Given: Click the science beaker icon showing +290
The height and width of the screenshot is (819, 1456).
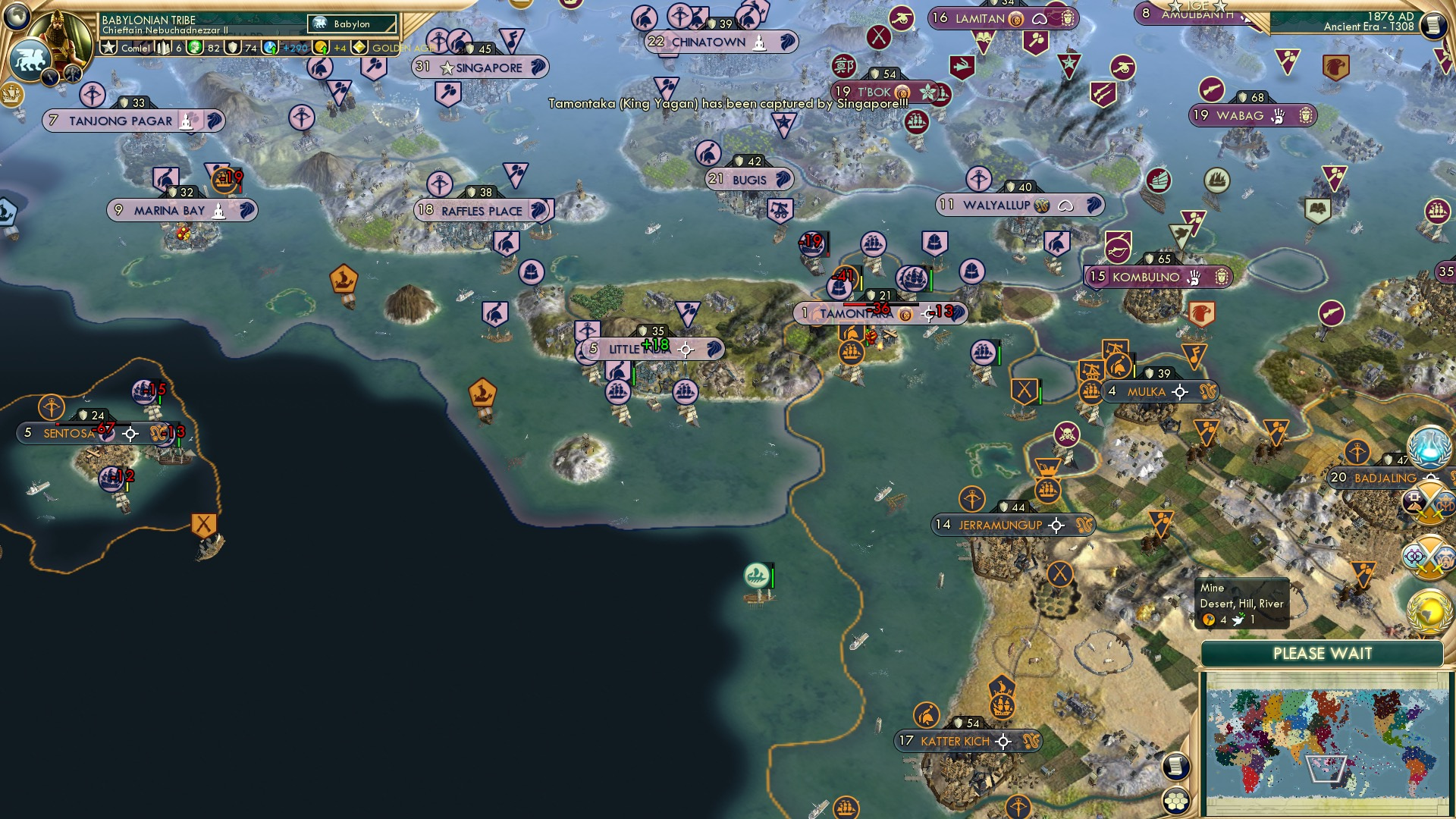Looking at the screenshot, I should (270, 48).
